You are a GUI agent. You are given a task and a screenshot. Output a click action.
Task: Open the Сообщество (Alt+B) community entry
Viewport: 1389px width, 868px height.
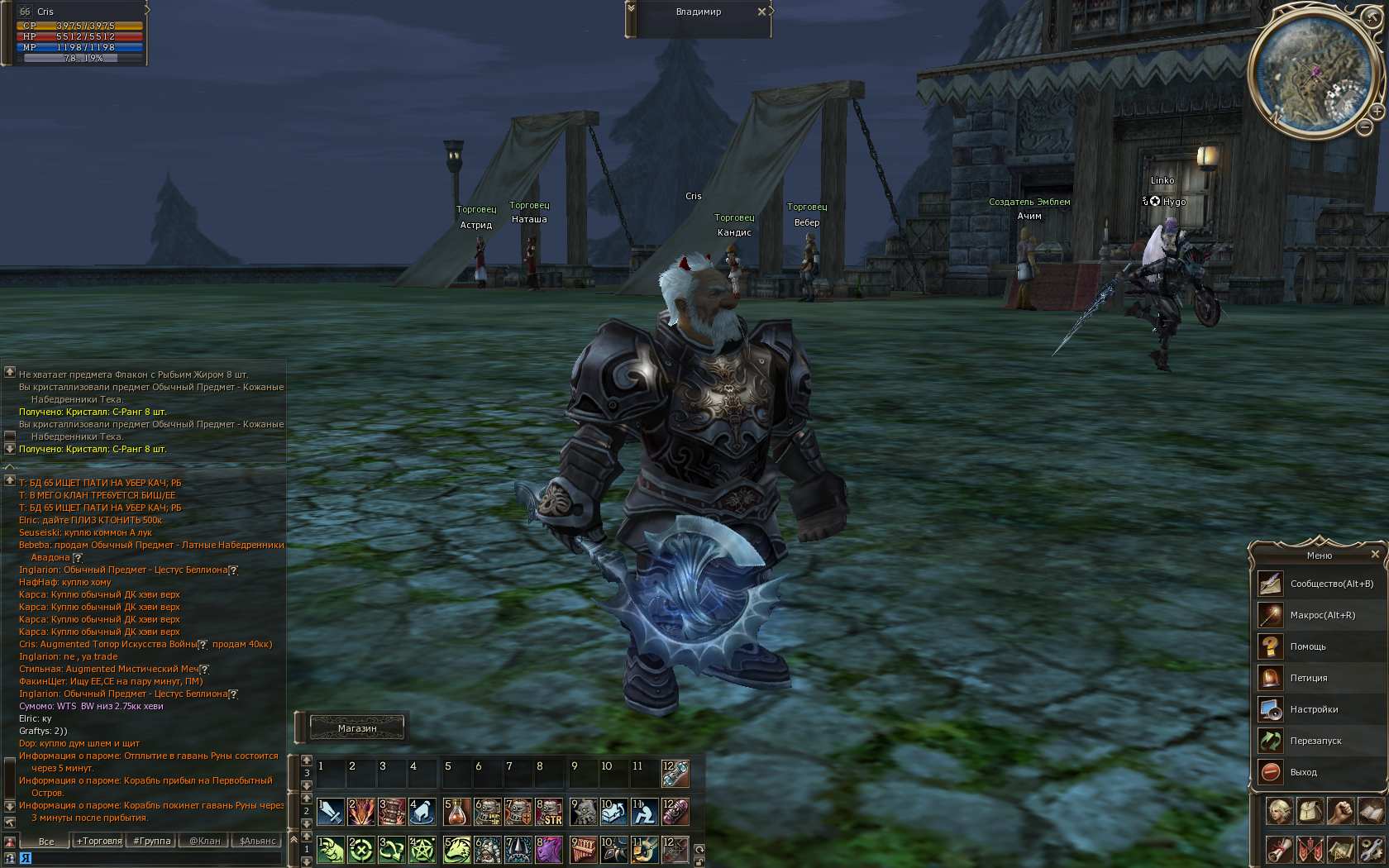point(1331,584)
